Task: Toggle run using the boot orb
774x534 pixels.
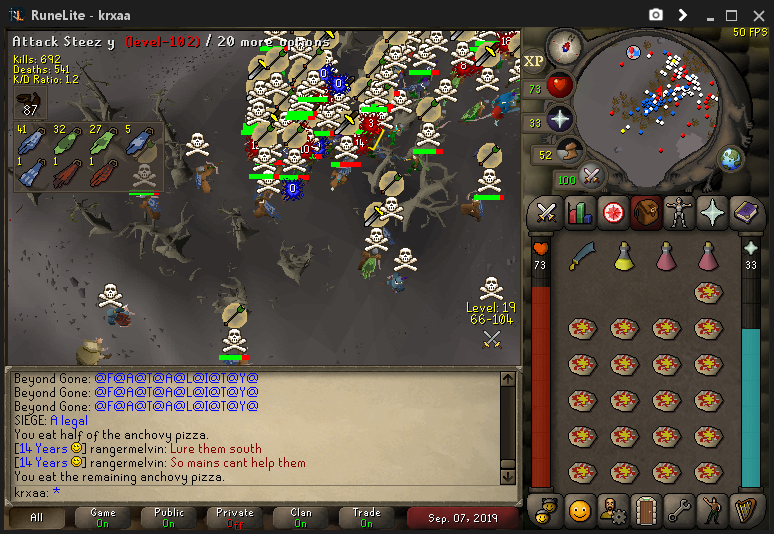Action: pos(568,154)
